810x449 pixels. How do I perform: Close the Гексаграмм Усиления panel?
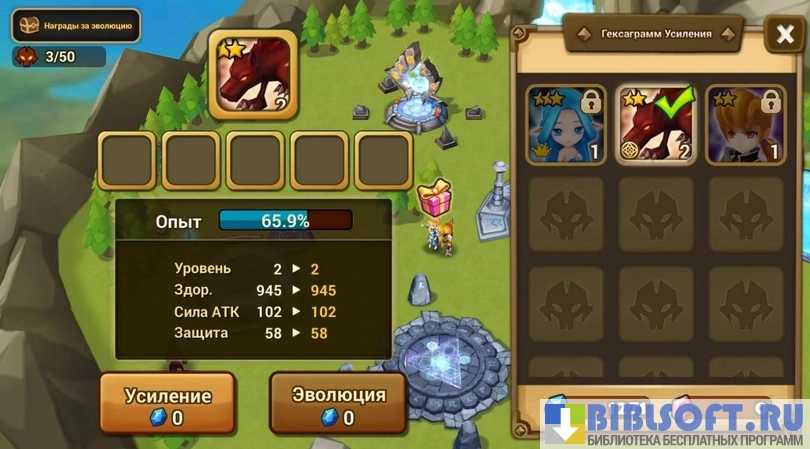pos(781,36)
